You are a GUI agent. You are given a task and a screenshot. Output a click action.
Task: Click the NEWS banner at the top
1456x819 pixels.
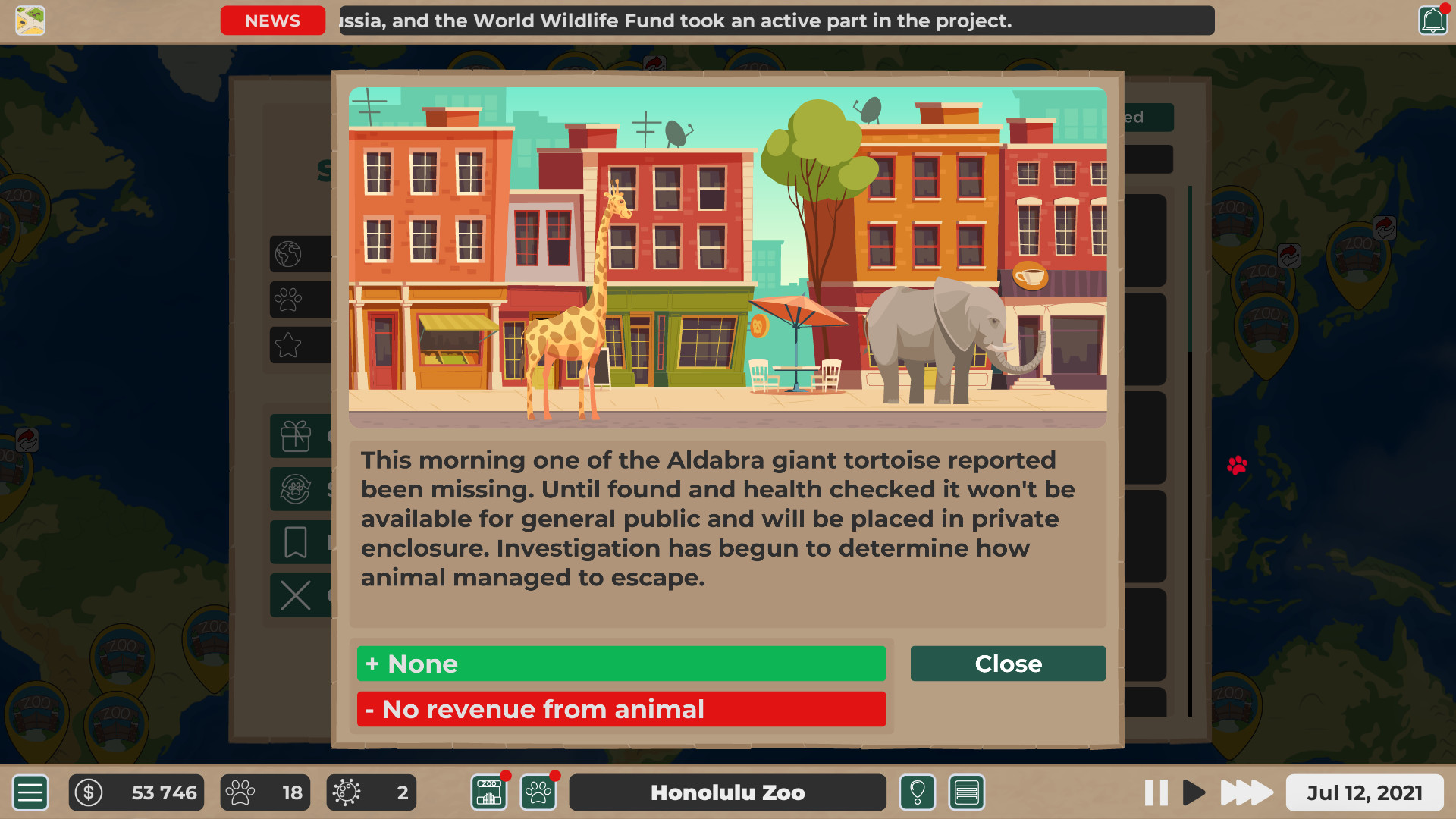point(272,20)
